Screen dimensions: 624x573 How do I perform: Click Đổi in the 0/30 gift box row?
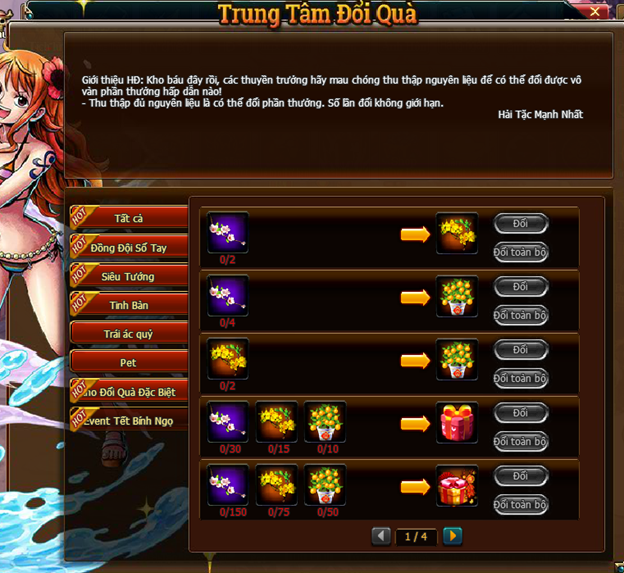(521, 413)
